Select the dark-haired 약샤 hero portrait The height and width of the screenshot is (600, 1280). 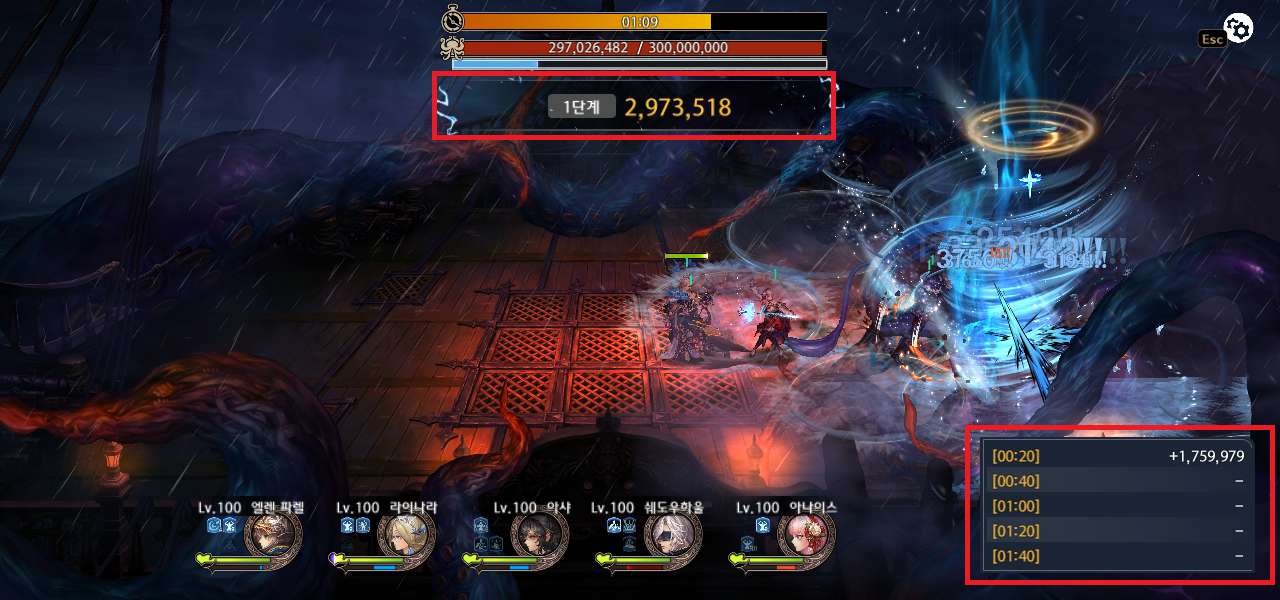pos(540,536)
